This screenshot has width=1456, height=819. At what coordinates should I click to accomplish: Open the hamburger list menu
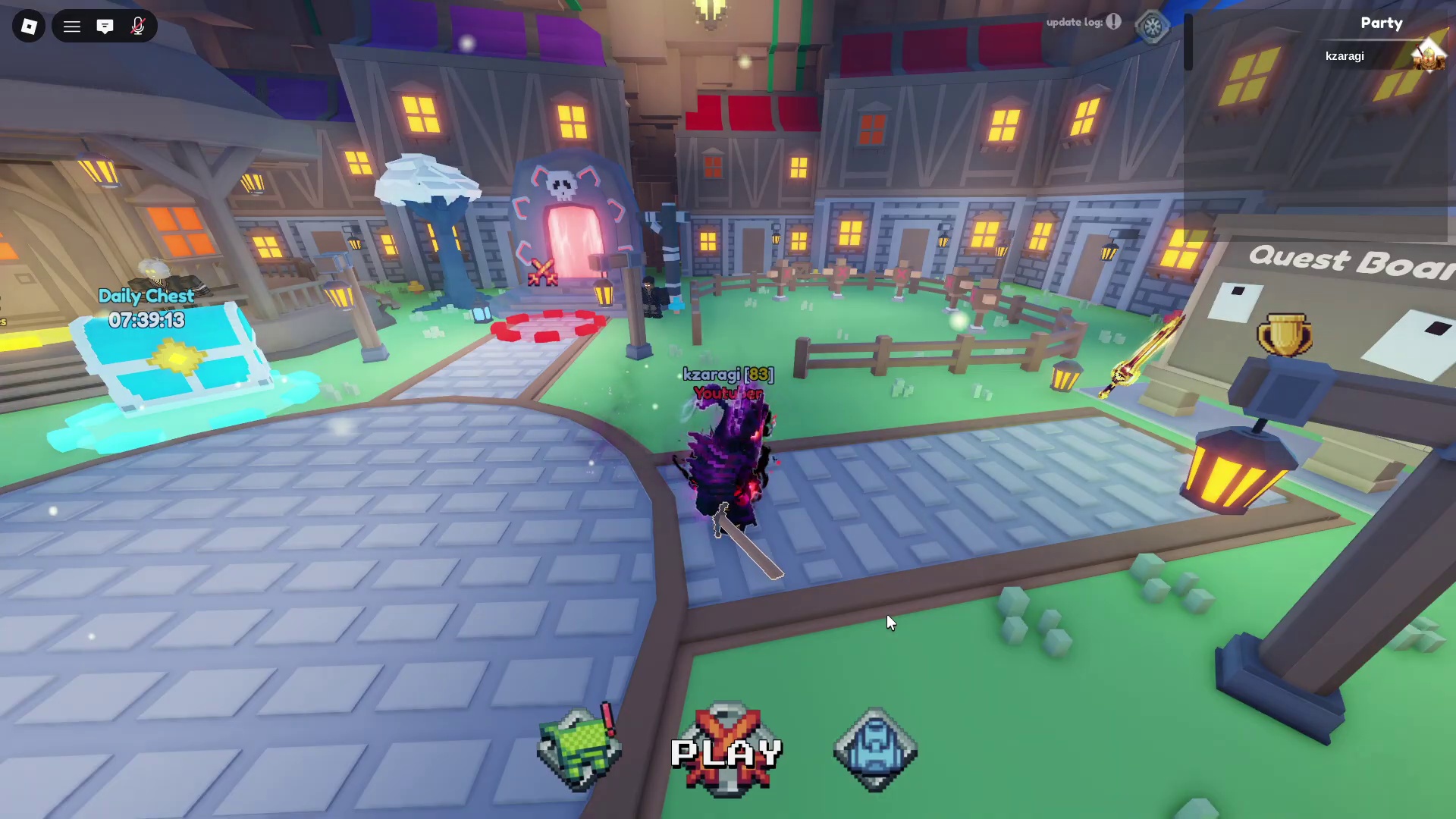72,27
